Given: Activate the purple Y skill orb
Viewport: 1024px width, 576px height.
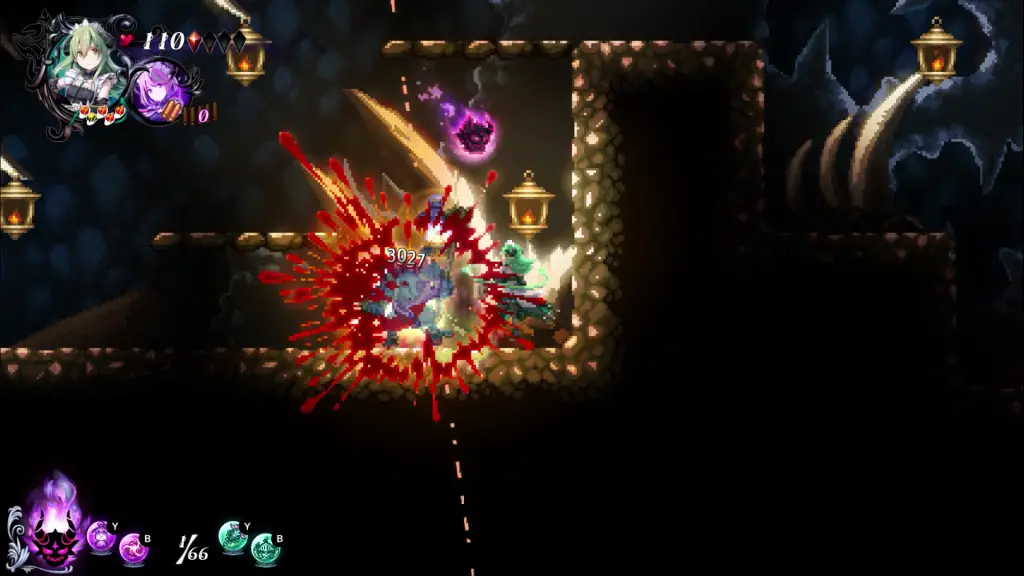Looking at the screenshot, I should coord(101,536).
